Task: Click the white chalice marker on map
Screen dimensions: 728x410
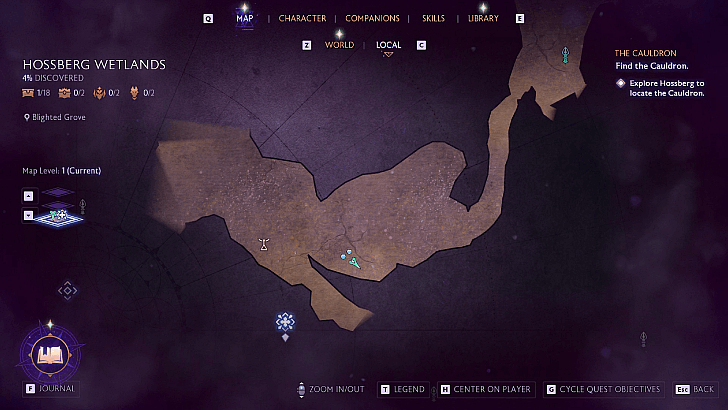Action: [264, 243]
